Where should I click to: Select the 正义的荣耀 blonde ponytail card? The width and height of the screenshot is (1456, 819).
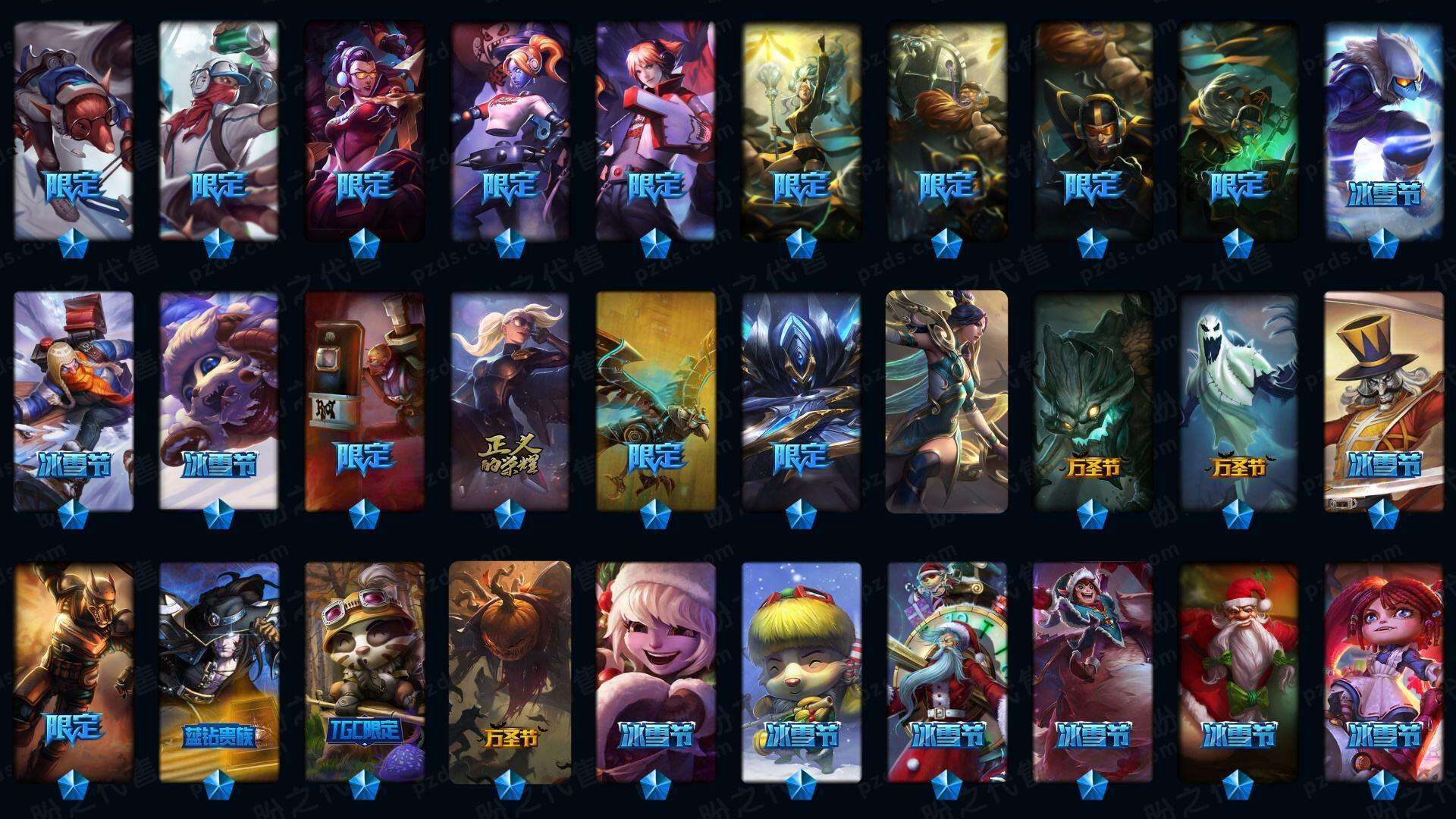[x=510, y=400]
